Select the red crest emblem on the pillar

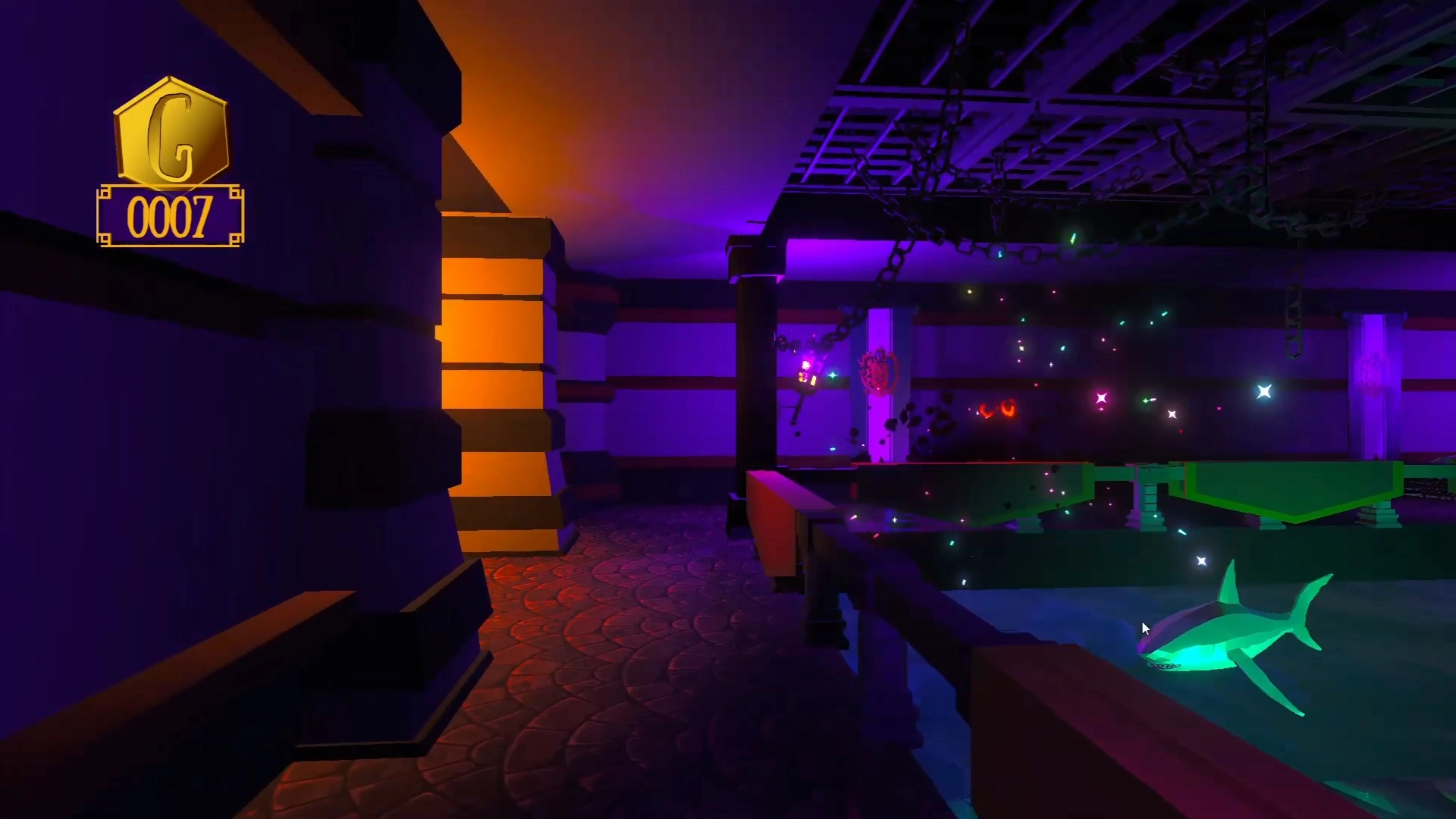tap(877, 371)
